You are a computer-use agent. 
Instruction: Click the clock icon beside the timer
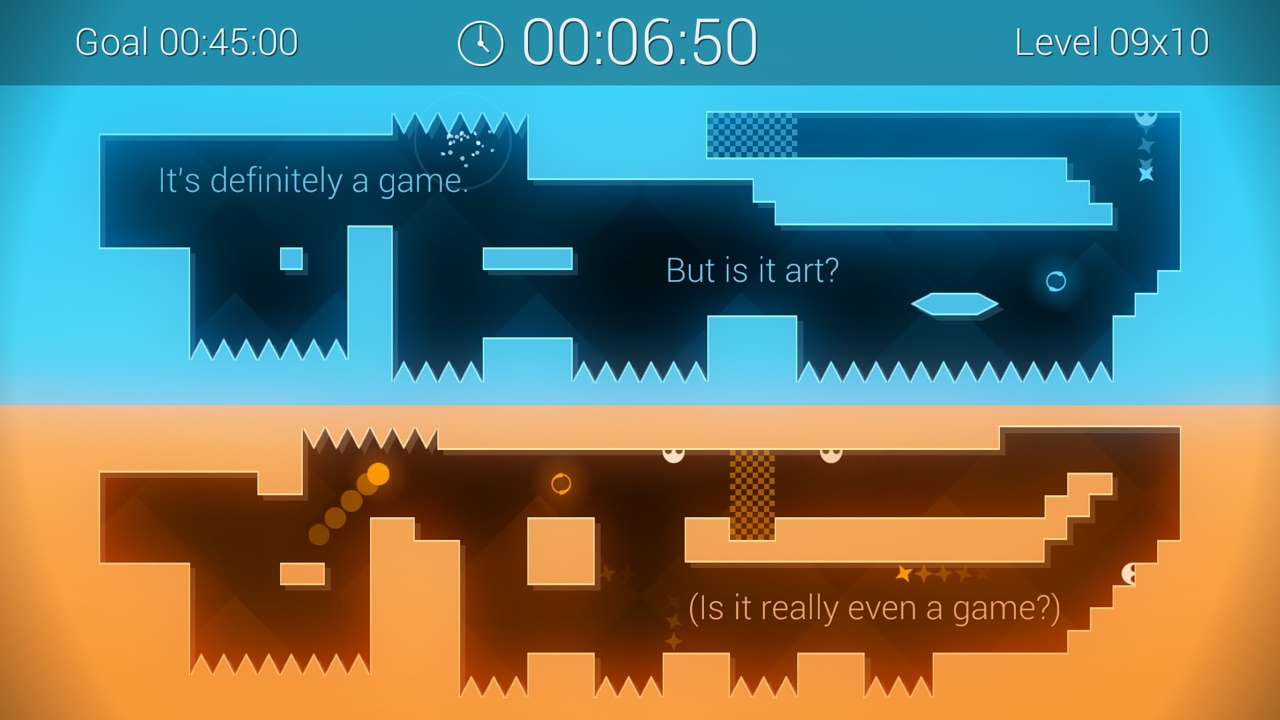tap(480, 42)
